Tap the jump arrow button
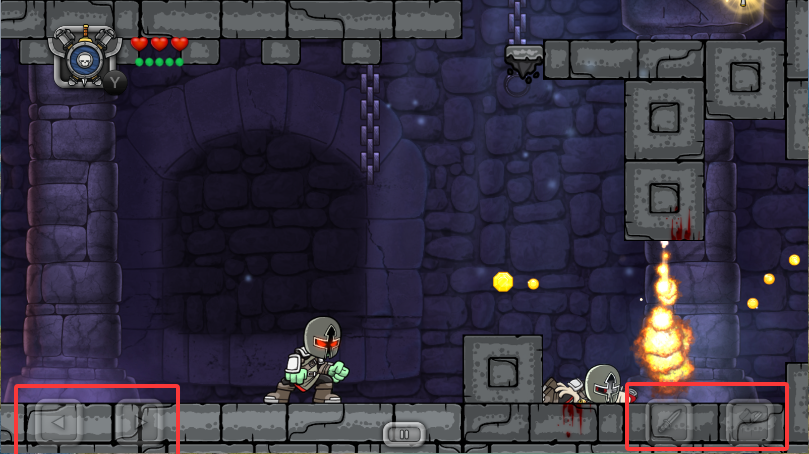 coord(749,422)
